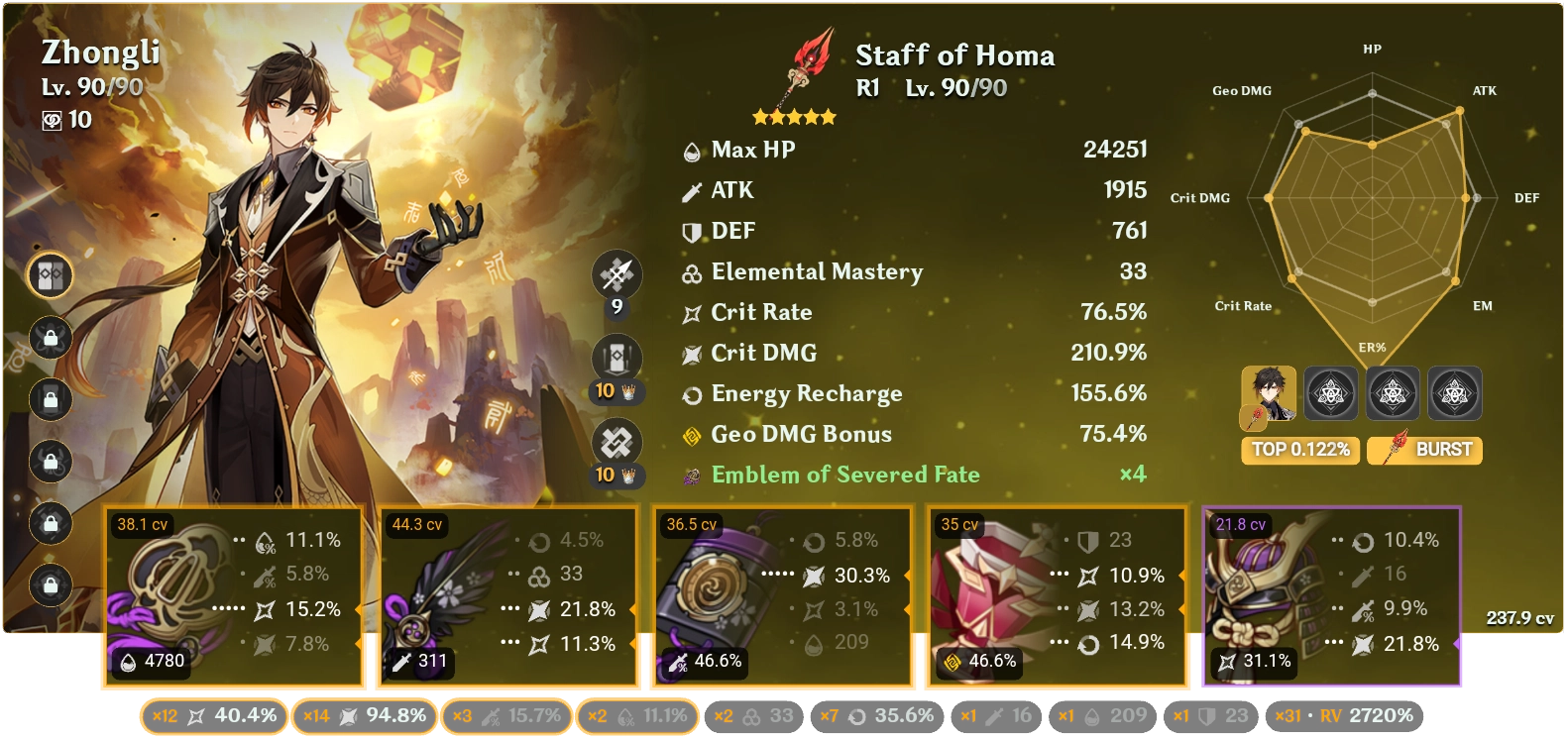Select the highlighted build slot at sidebar top

[x=48, y=276]
